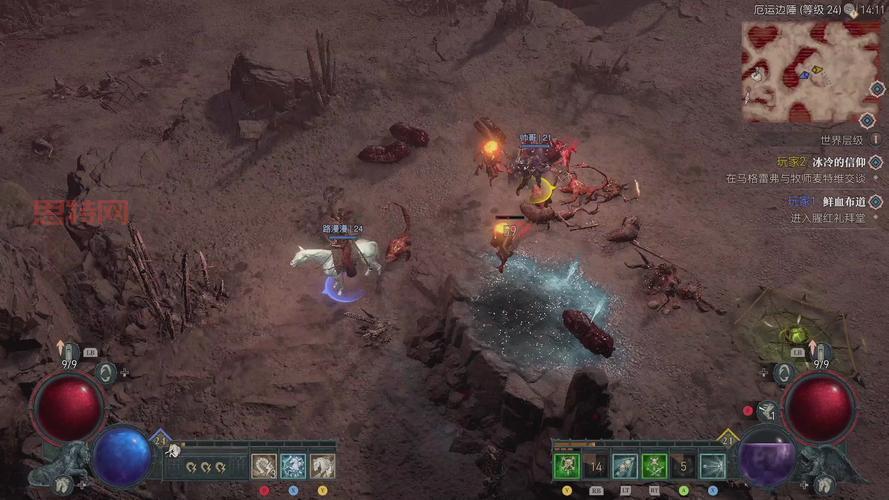Activate left player's horse head skill

pyautogui.click(x=322, y=466)
